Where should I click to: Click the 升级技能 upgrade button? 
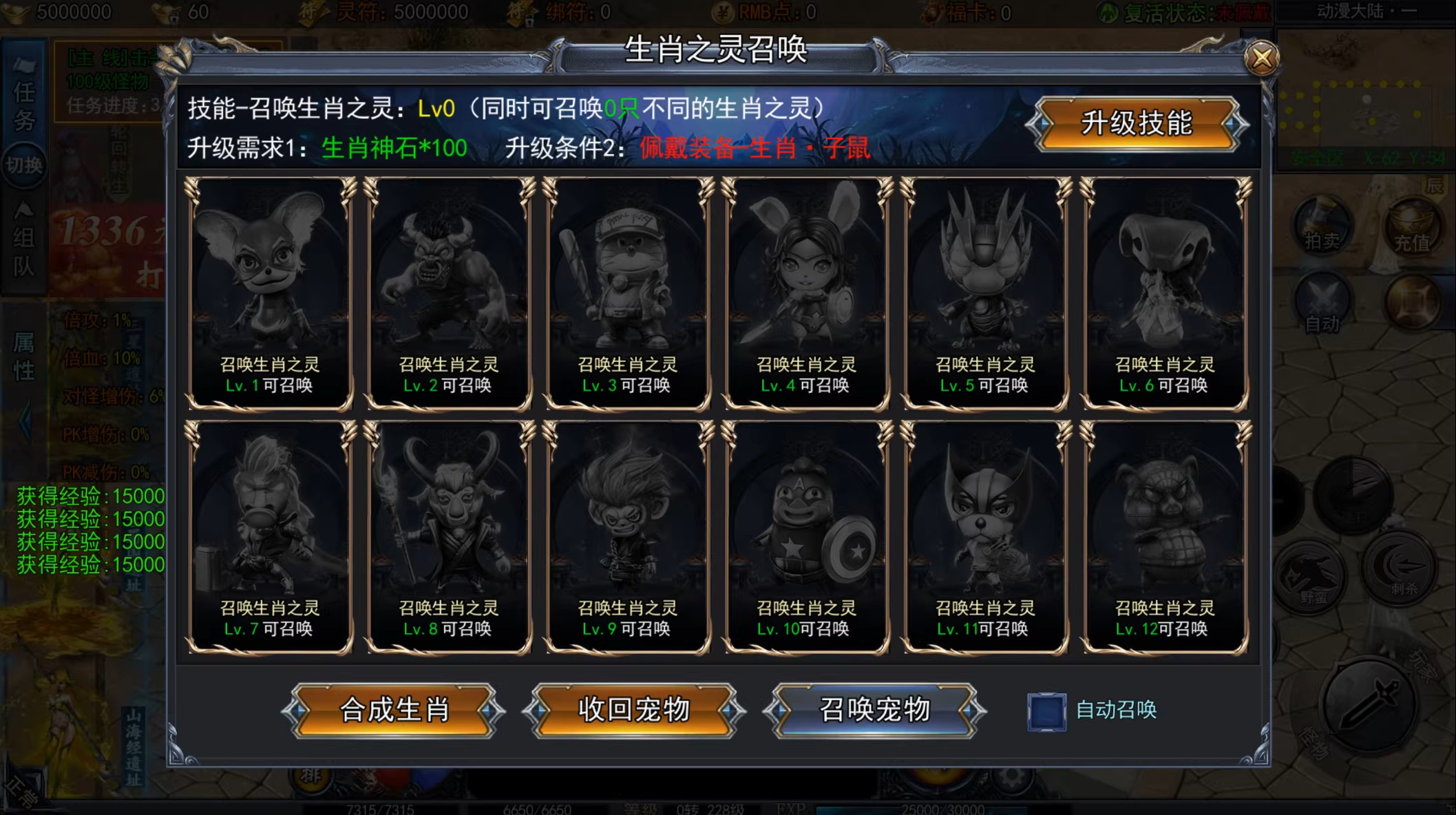coord(1136,124)
